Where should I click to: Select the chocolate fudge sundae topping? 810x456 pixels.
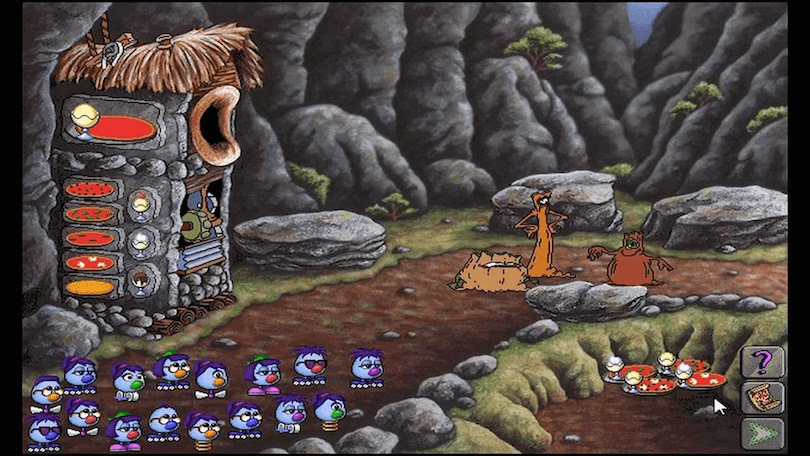click(140, 277)
